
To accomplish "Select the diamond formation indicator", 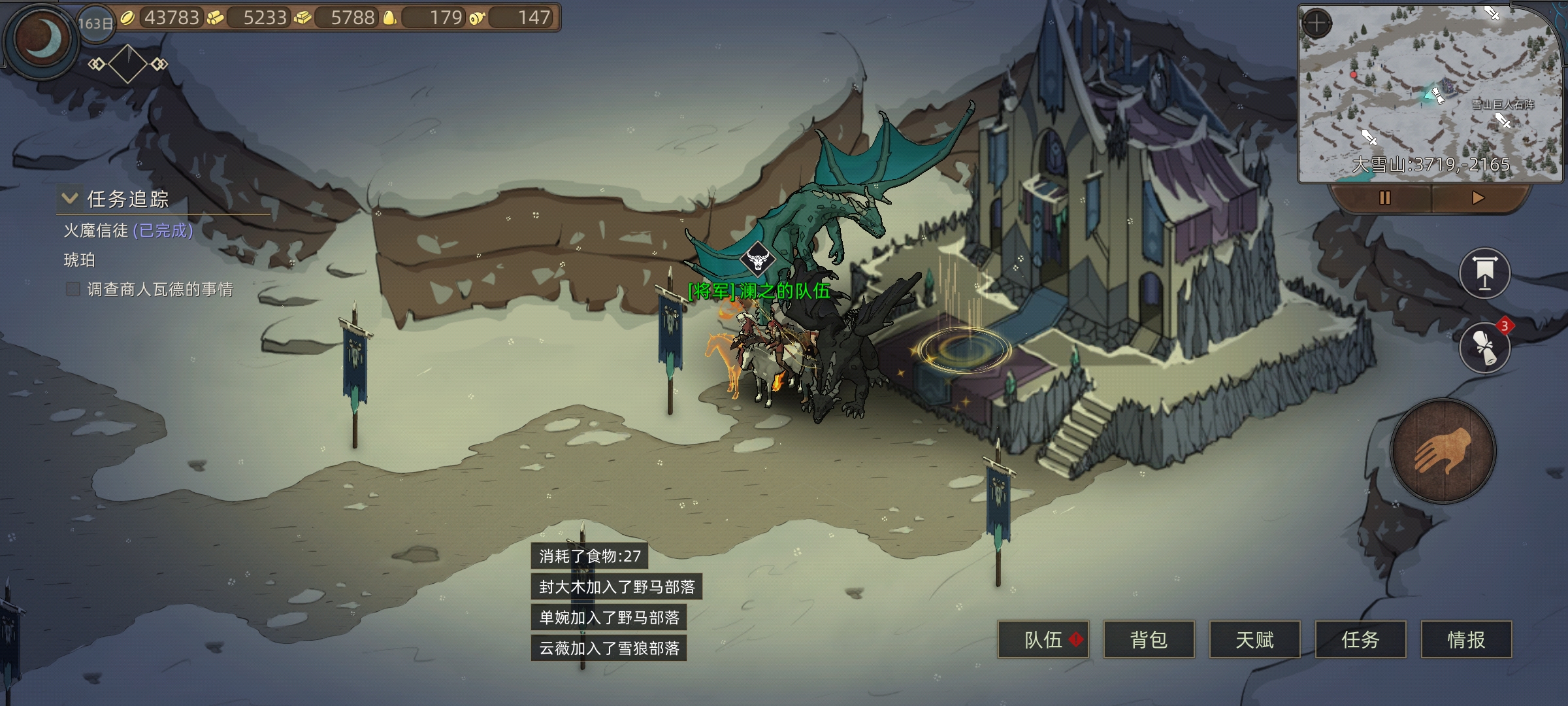I will (x=127, y=64).
